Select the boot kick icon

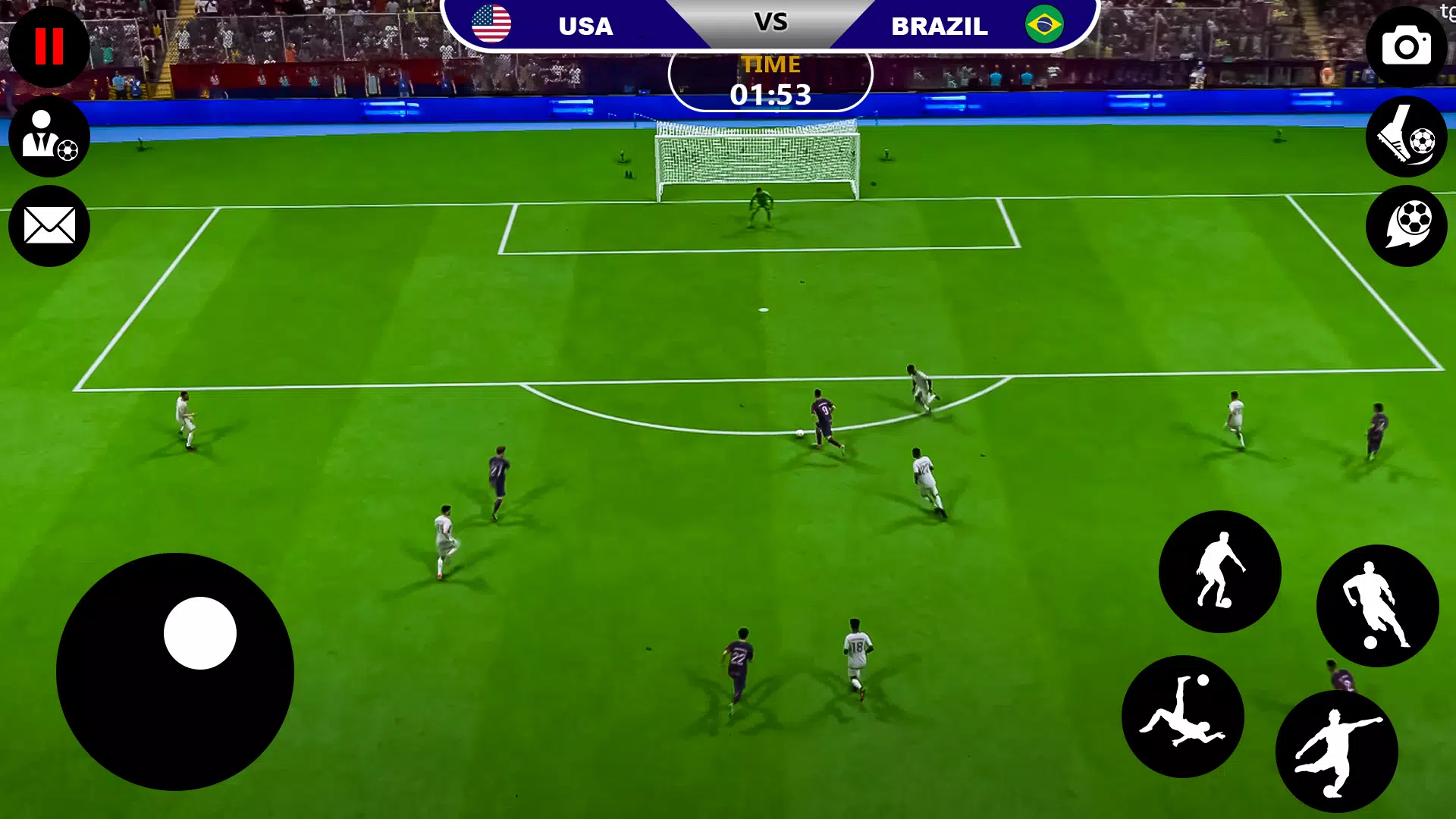[1407, 138]
